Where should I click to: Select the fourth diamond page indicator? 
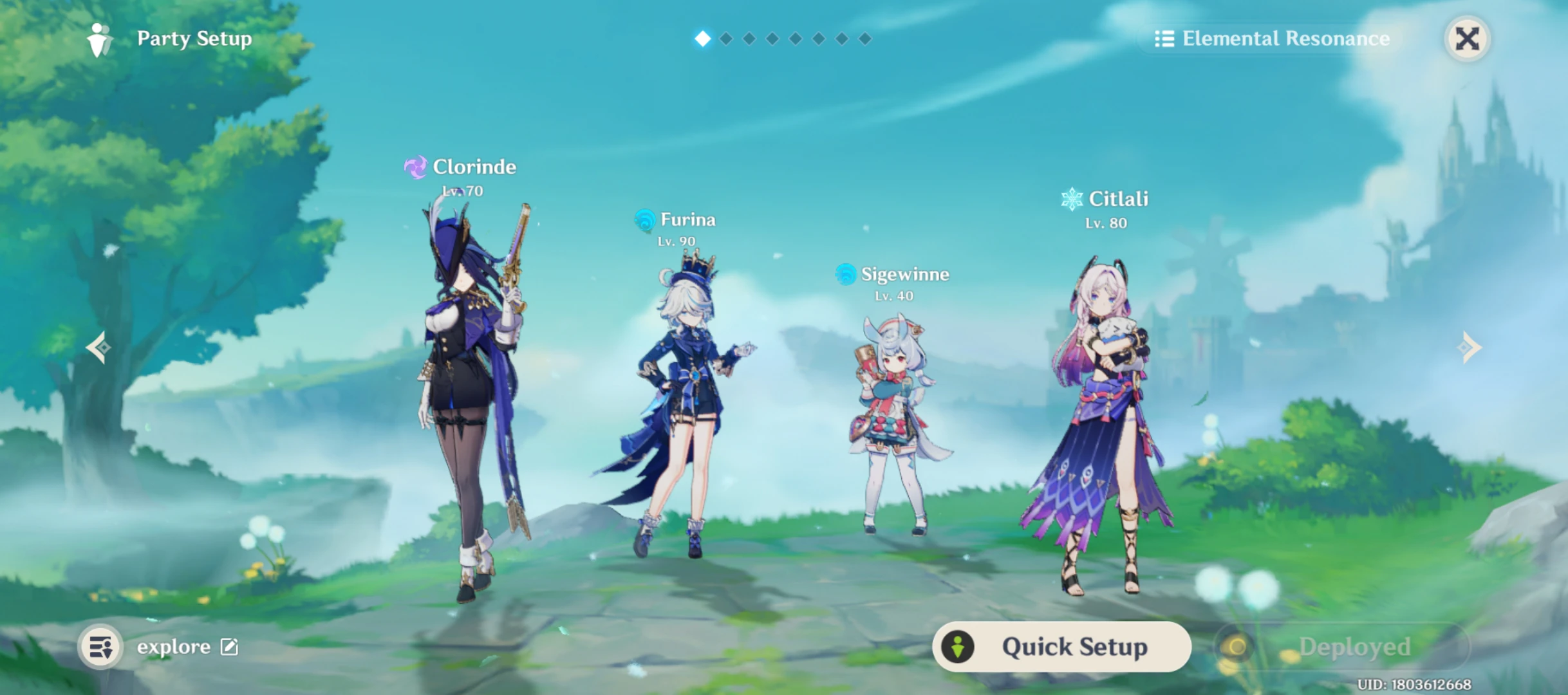tap(772, 39)
